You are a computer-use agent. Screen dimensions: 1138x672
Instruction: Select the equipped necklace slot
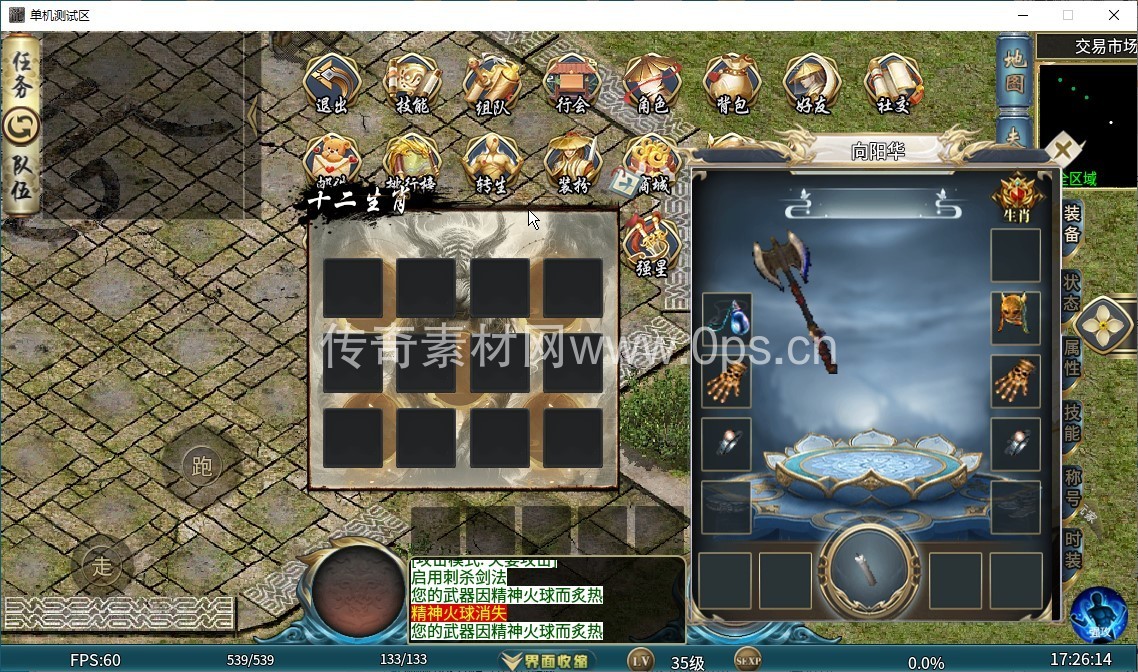[727, 317]
